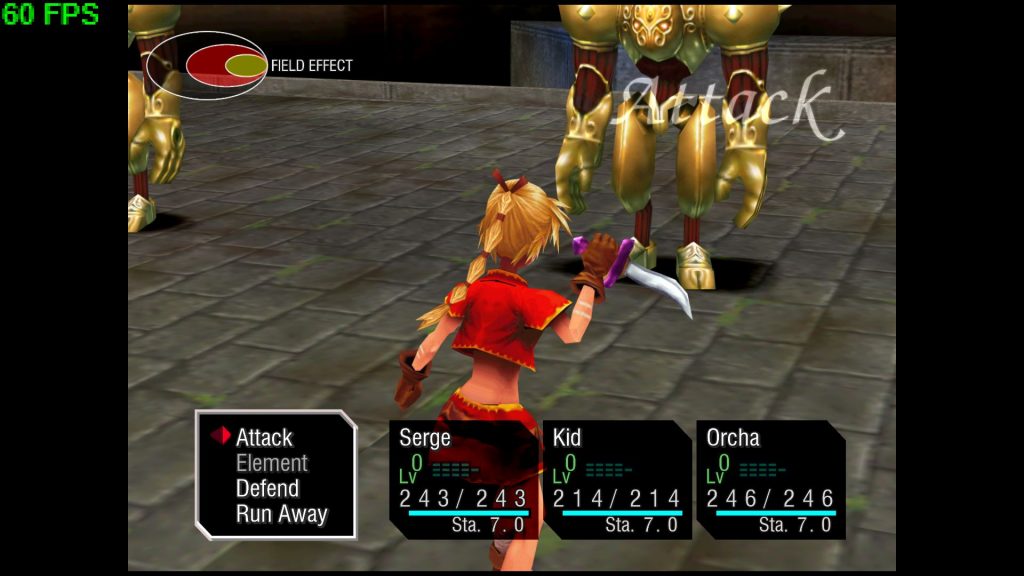1024x576 pixels.
Task: Select the Attack command
Action: (264, 437)
